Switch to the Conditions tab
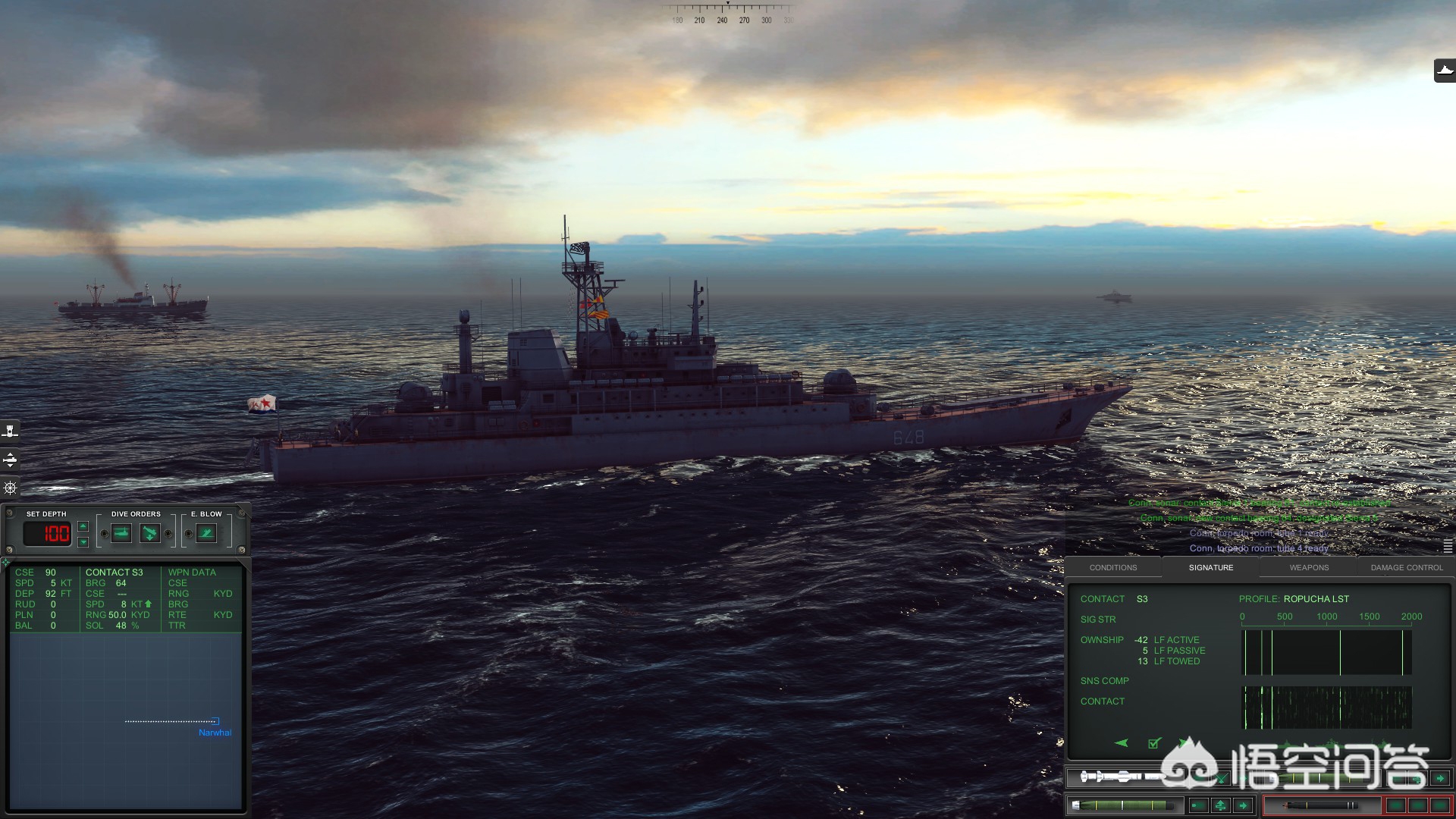 pyautogui.click(x=1112, y=567)
